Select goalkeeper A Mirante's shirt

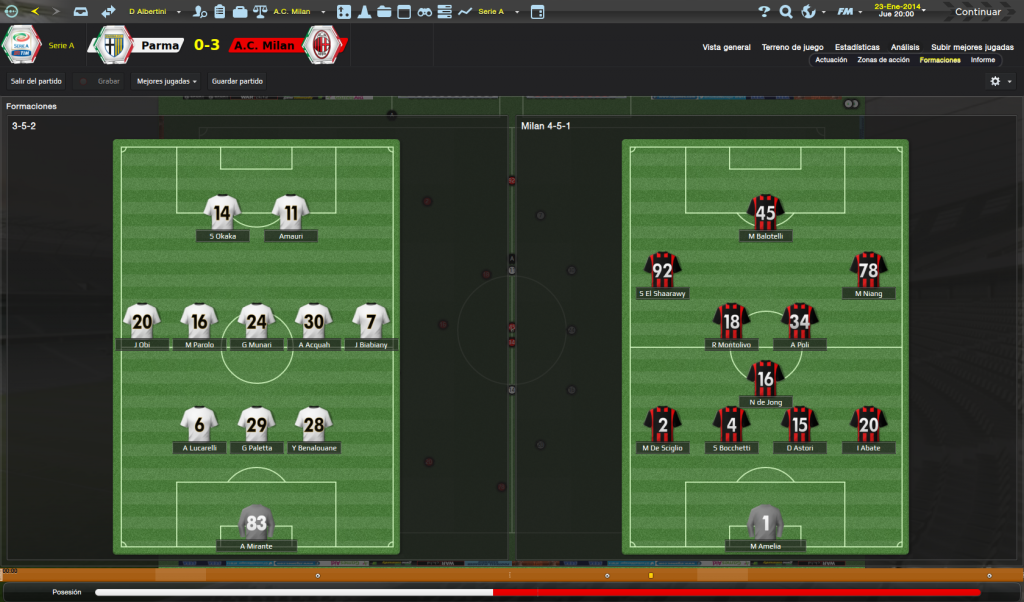(257, 522)
